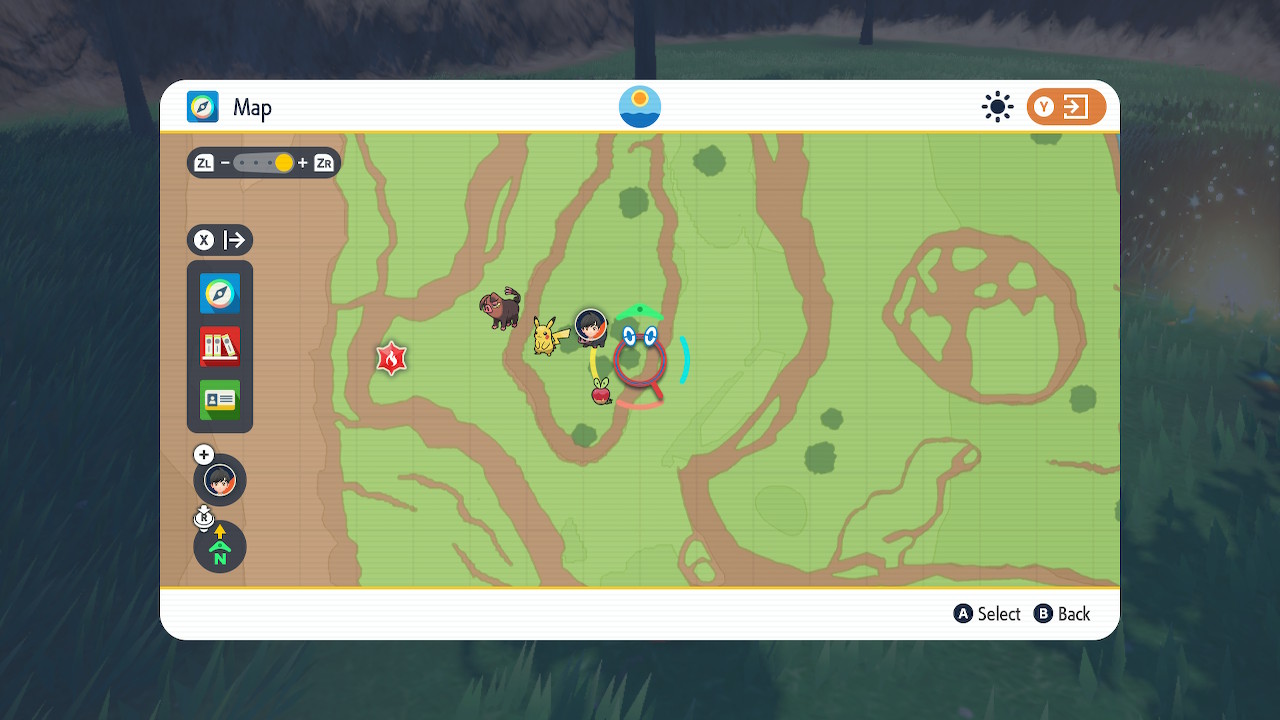This screenshot has width=1280, height=720.
Task: Adjust the map zoom slider
Action: point(264,163)
